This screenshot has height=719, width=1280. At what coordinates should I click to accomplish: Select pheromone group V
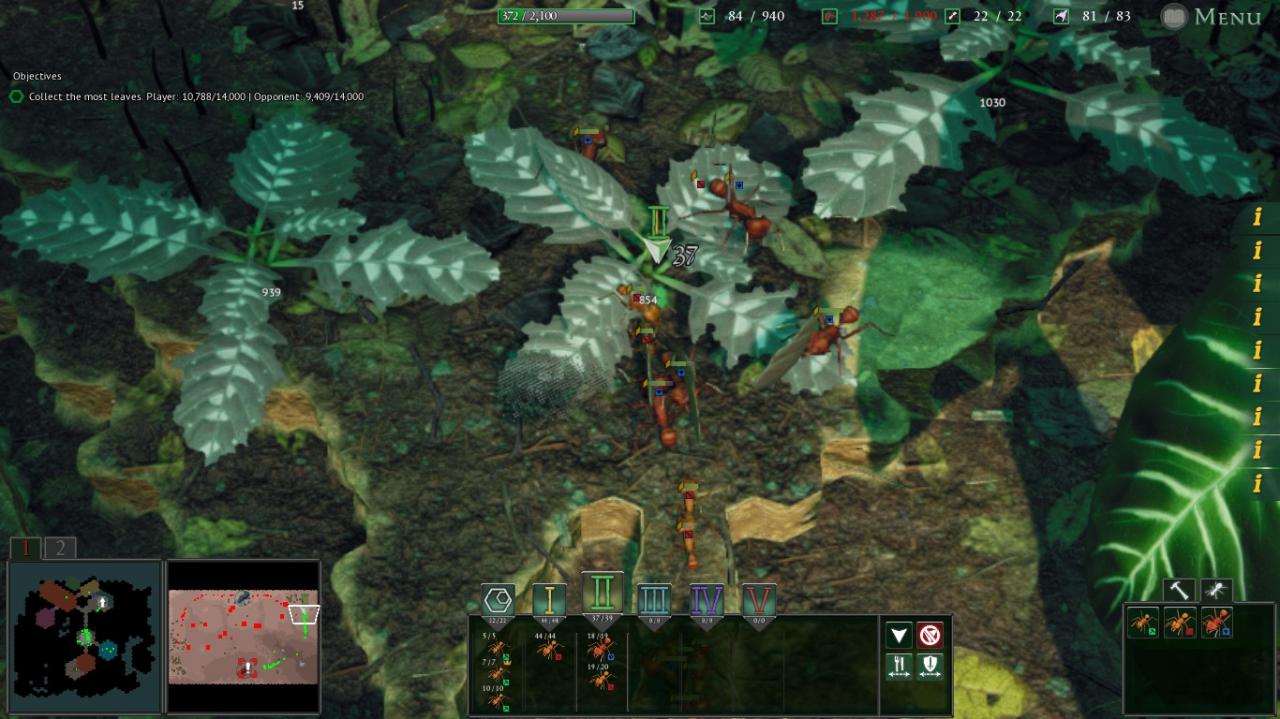759,600
